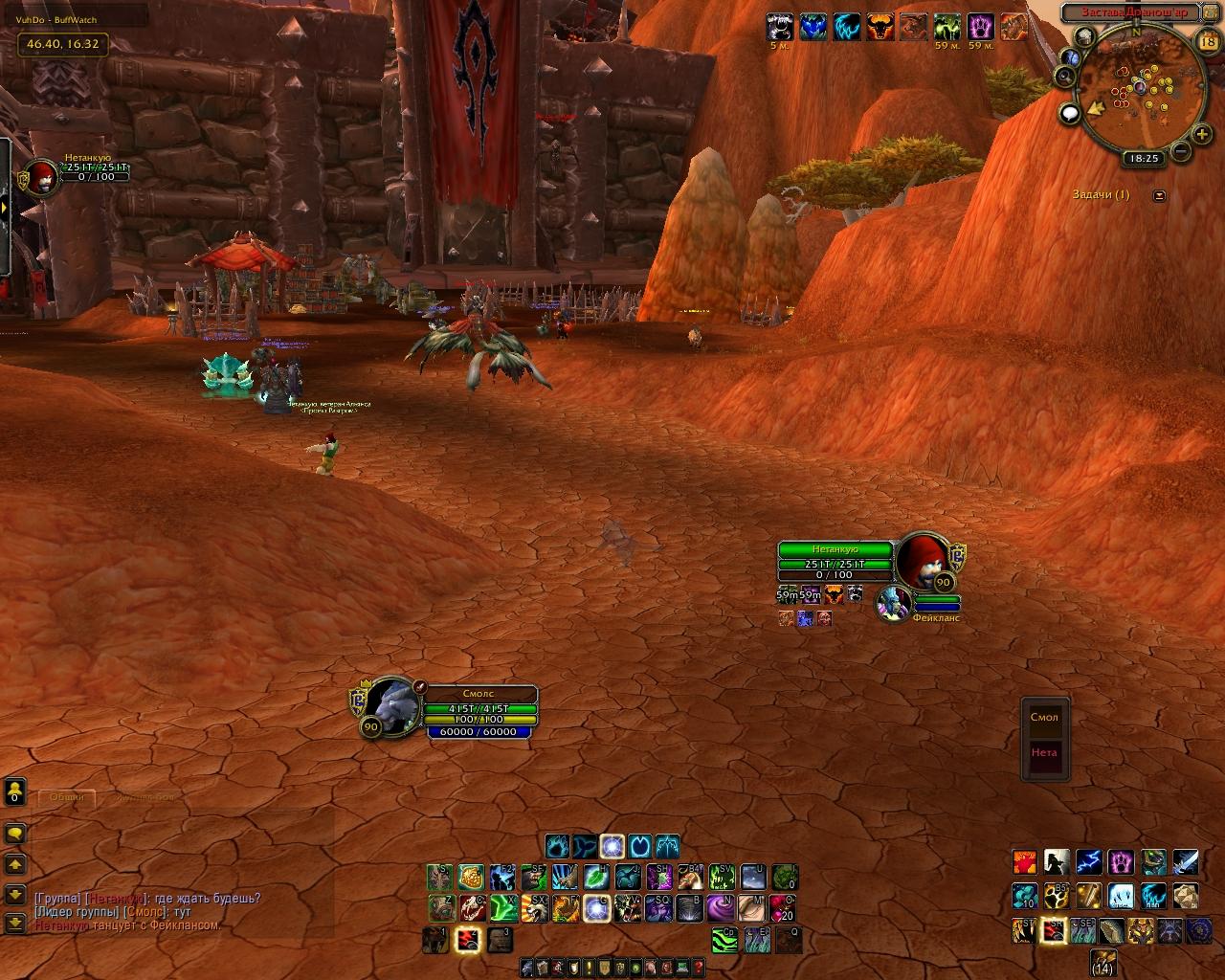
Task: Use the blue lightning bolt ability
Action: 1088,862
